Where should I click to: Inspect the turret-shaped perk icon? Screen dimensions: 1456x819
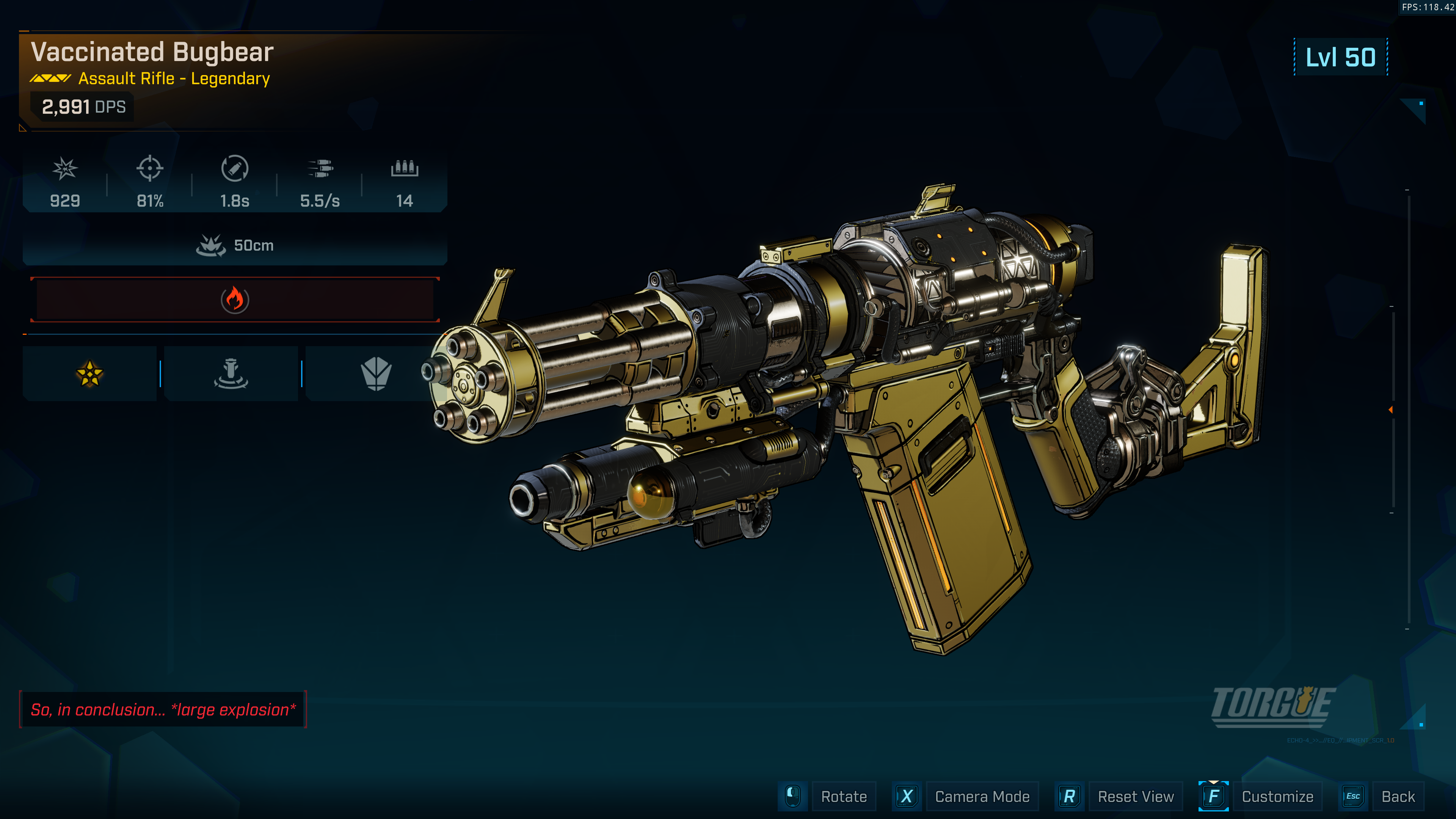pyautogui.click(x=231, y=373)
